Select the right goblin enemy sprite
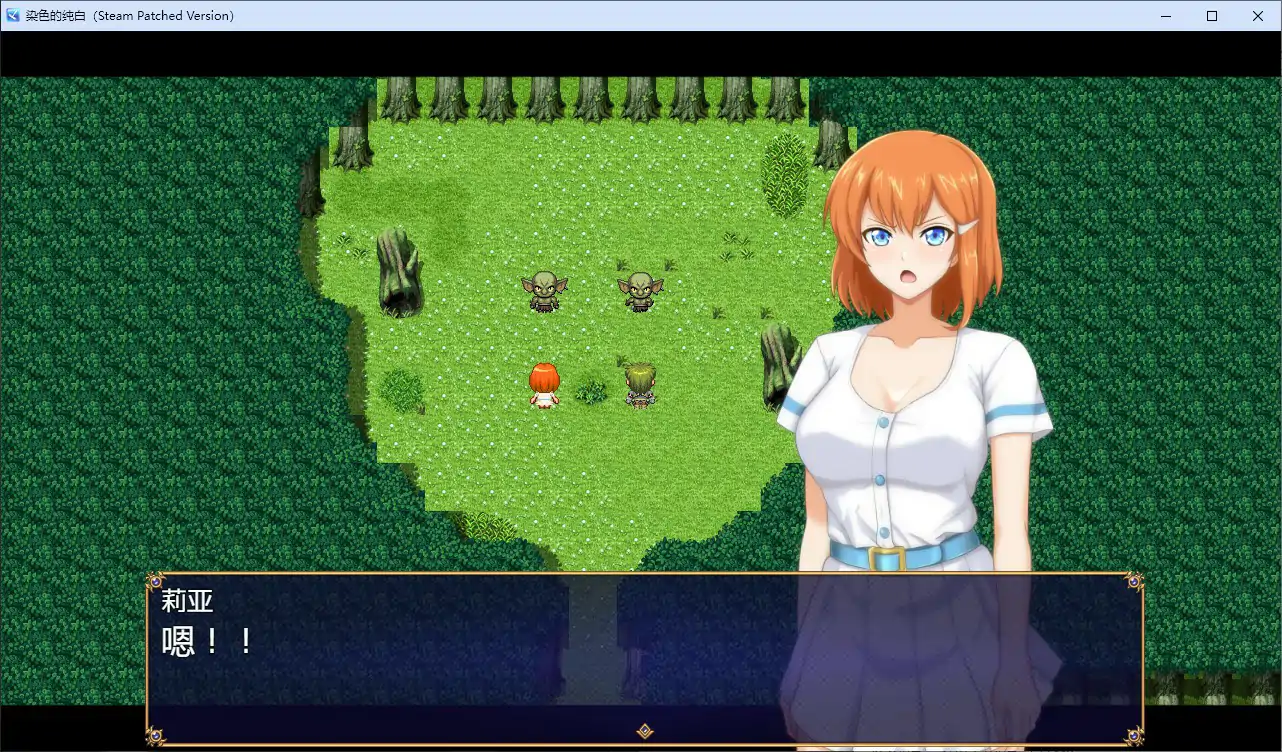This screenshot has height=752, width=1282. point(641,290)
